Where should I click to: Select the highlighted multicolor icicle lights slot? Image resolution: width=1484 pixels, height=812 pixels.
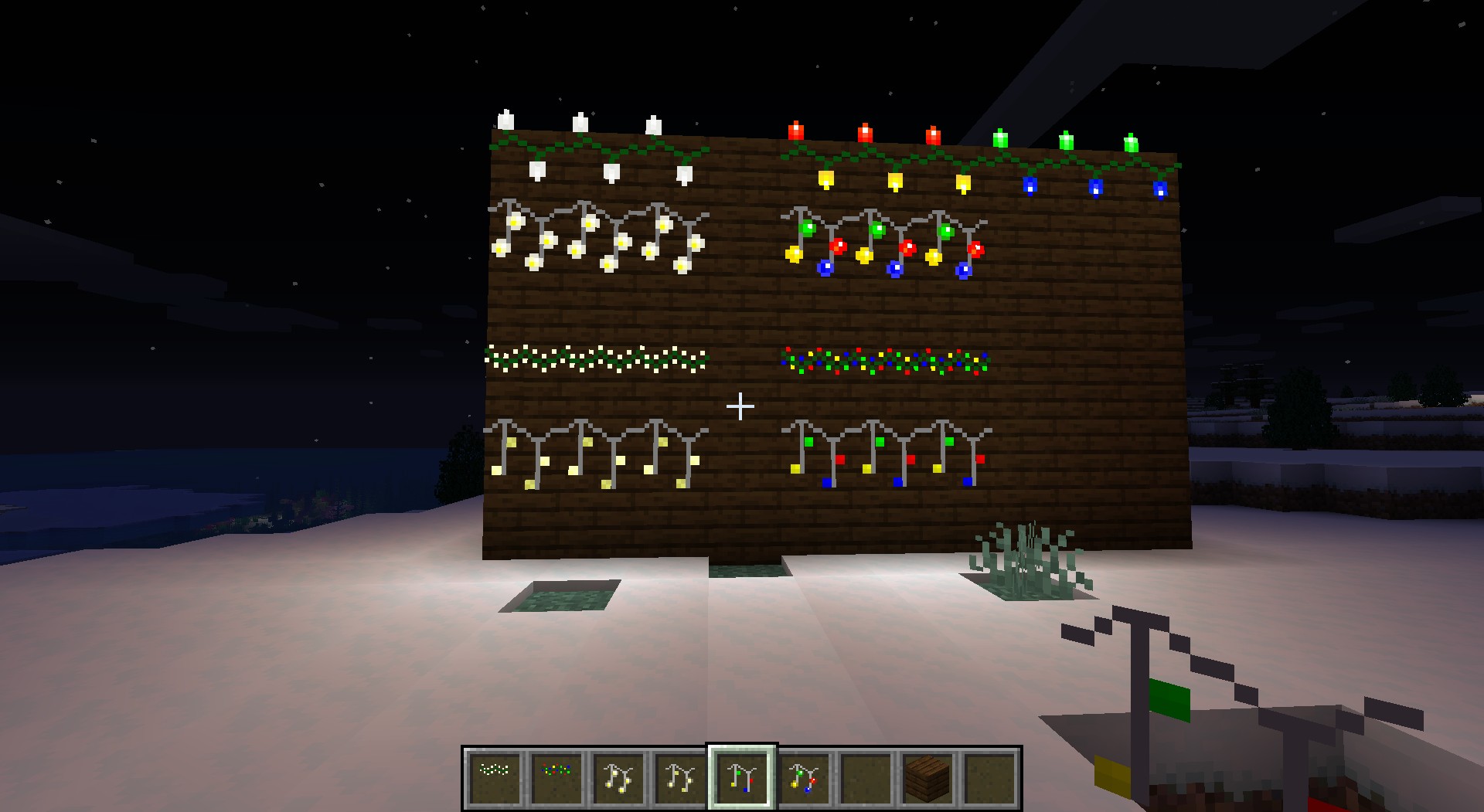[x=742, y=777]
